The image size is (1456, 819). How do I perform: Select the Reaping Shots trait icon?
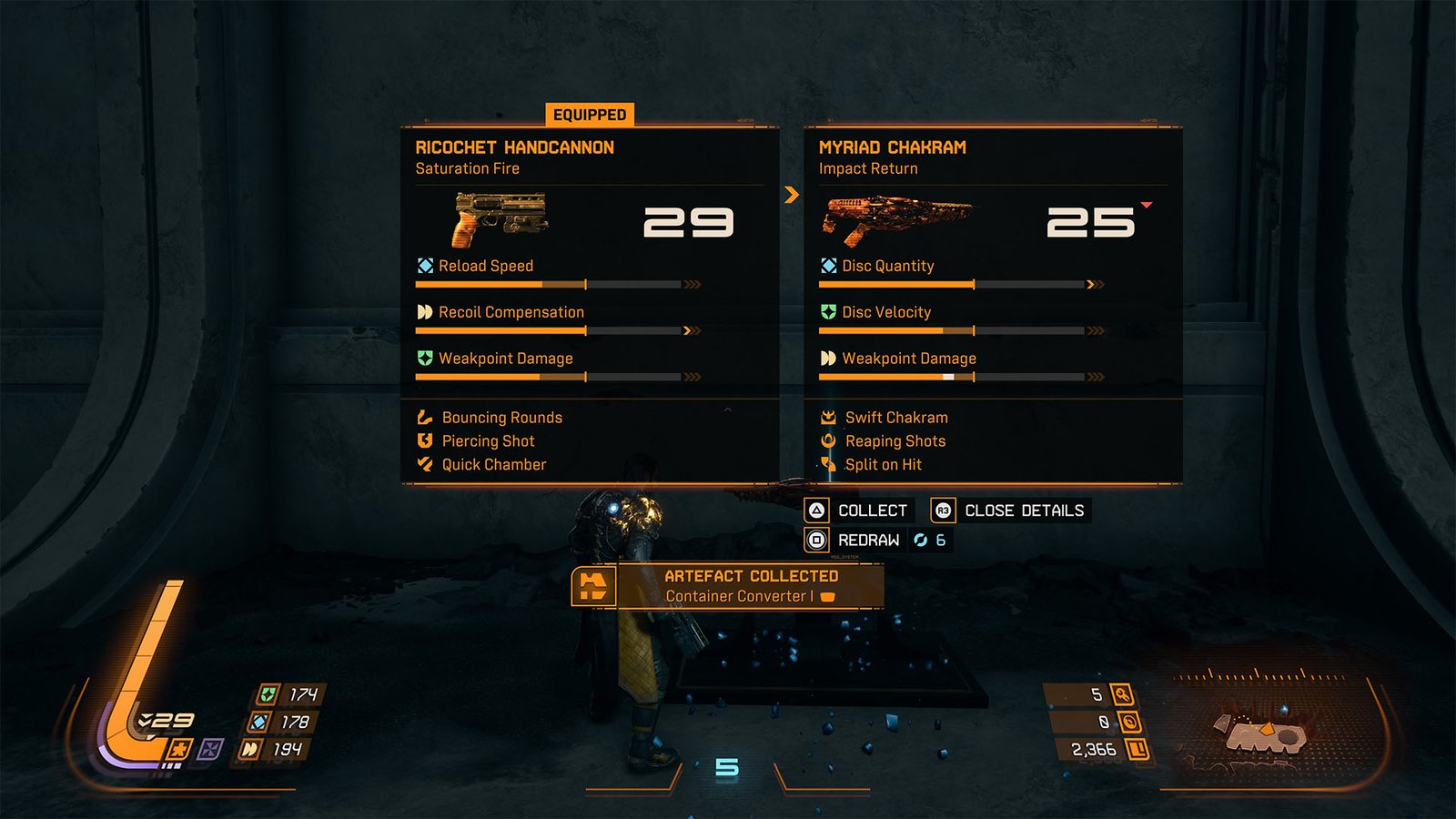(x=828, y=440)
